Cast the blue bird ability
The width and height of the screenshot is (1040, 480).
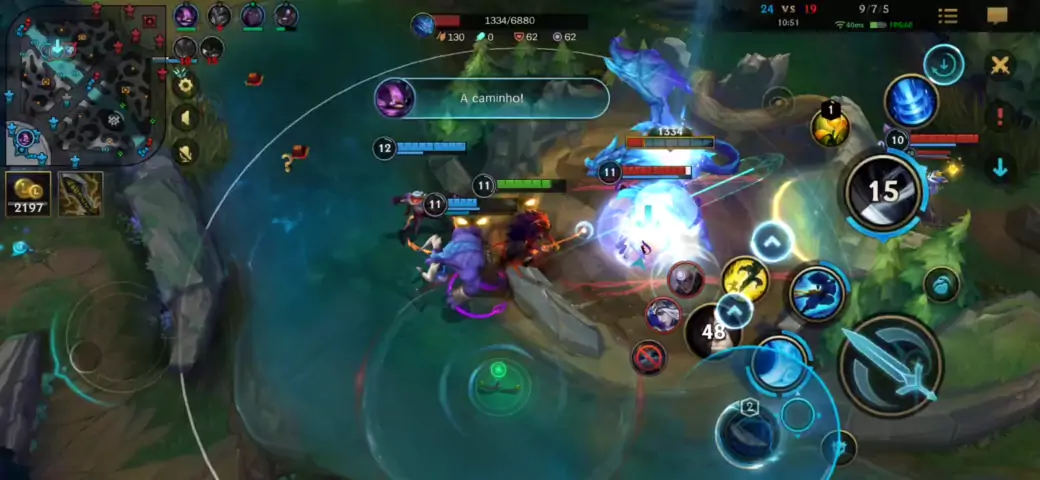(817, 293)
